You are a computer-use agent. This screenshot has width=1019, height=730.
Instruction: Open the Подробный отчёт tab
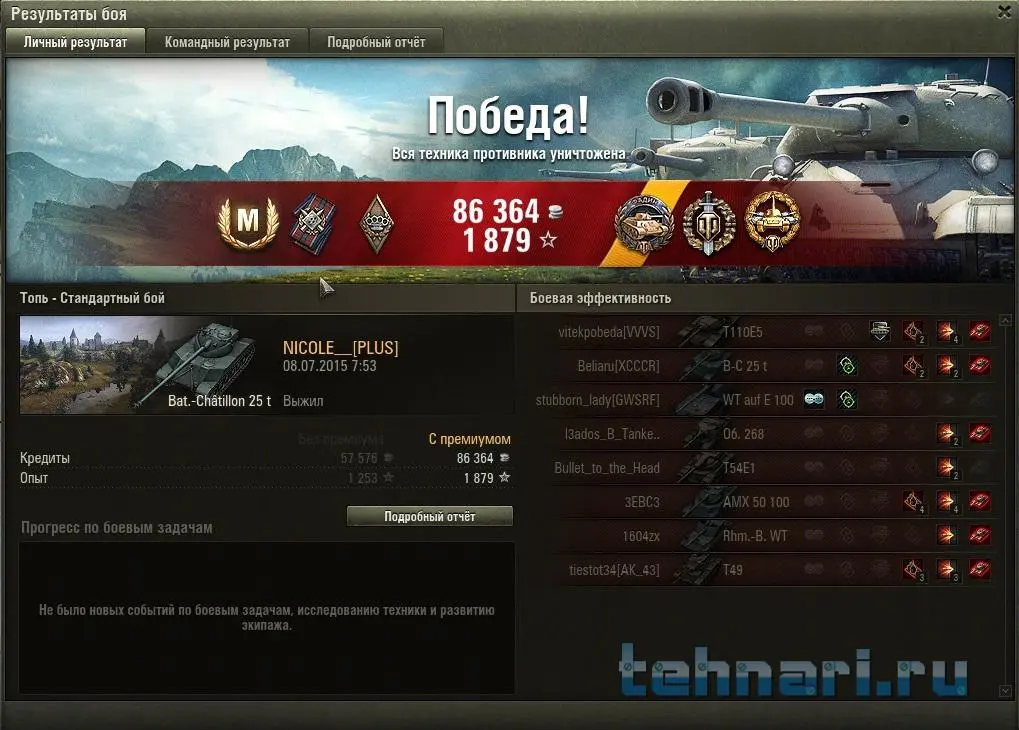point(376,42)
